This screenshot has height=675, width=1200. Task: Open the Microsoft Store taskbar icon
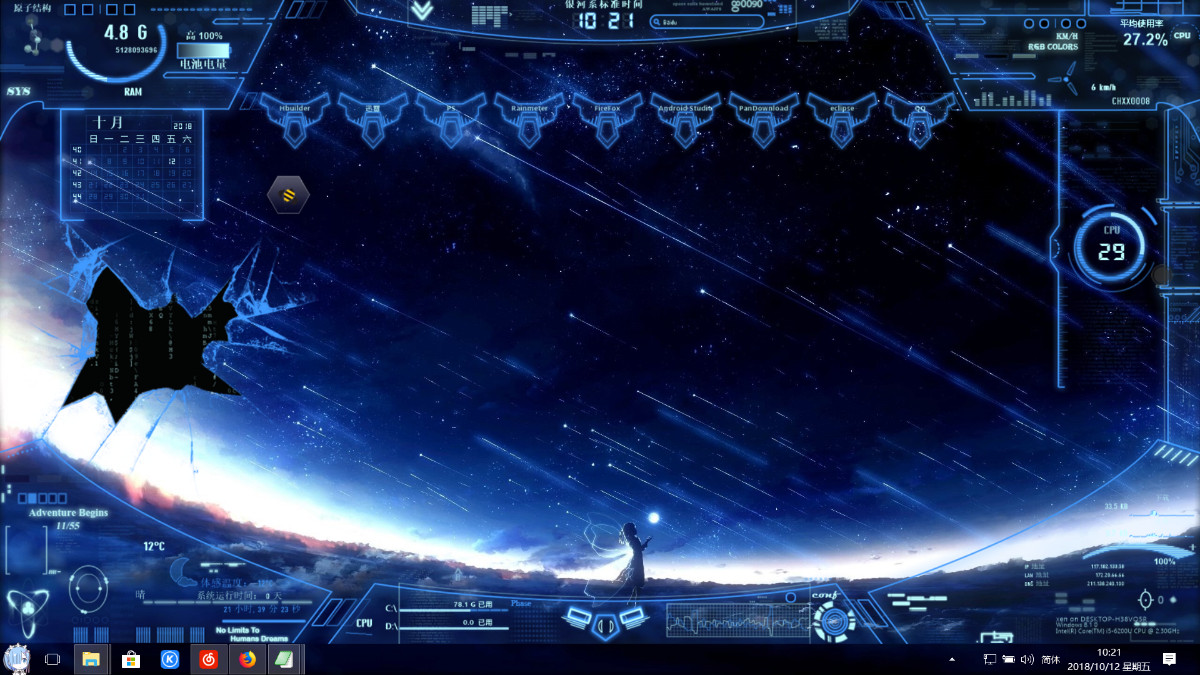pos(130,659)
